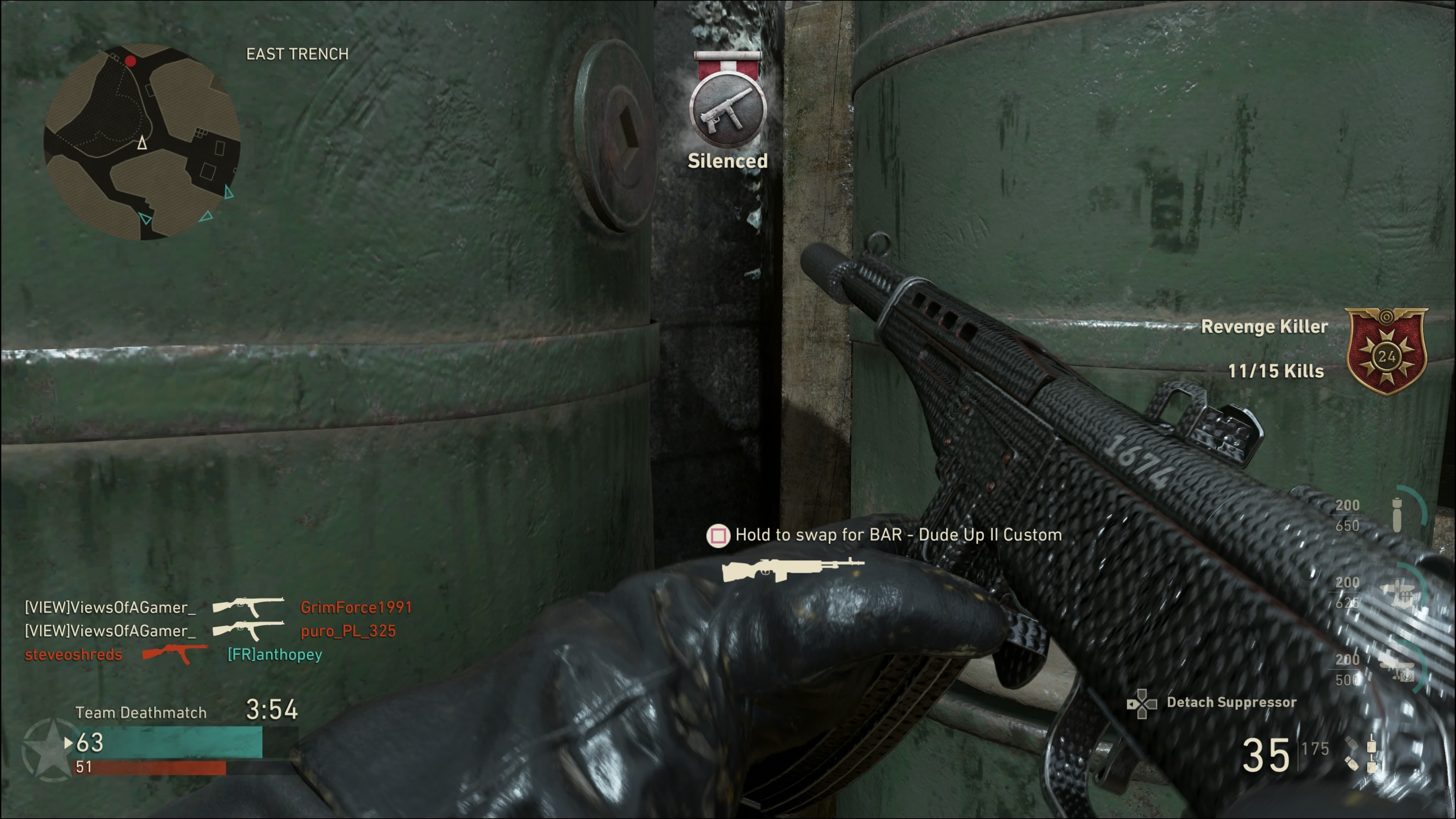Viewport: 1456px width, 819px height.
Task: Click the Silenced medal icon
Action: click(728, 111)
